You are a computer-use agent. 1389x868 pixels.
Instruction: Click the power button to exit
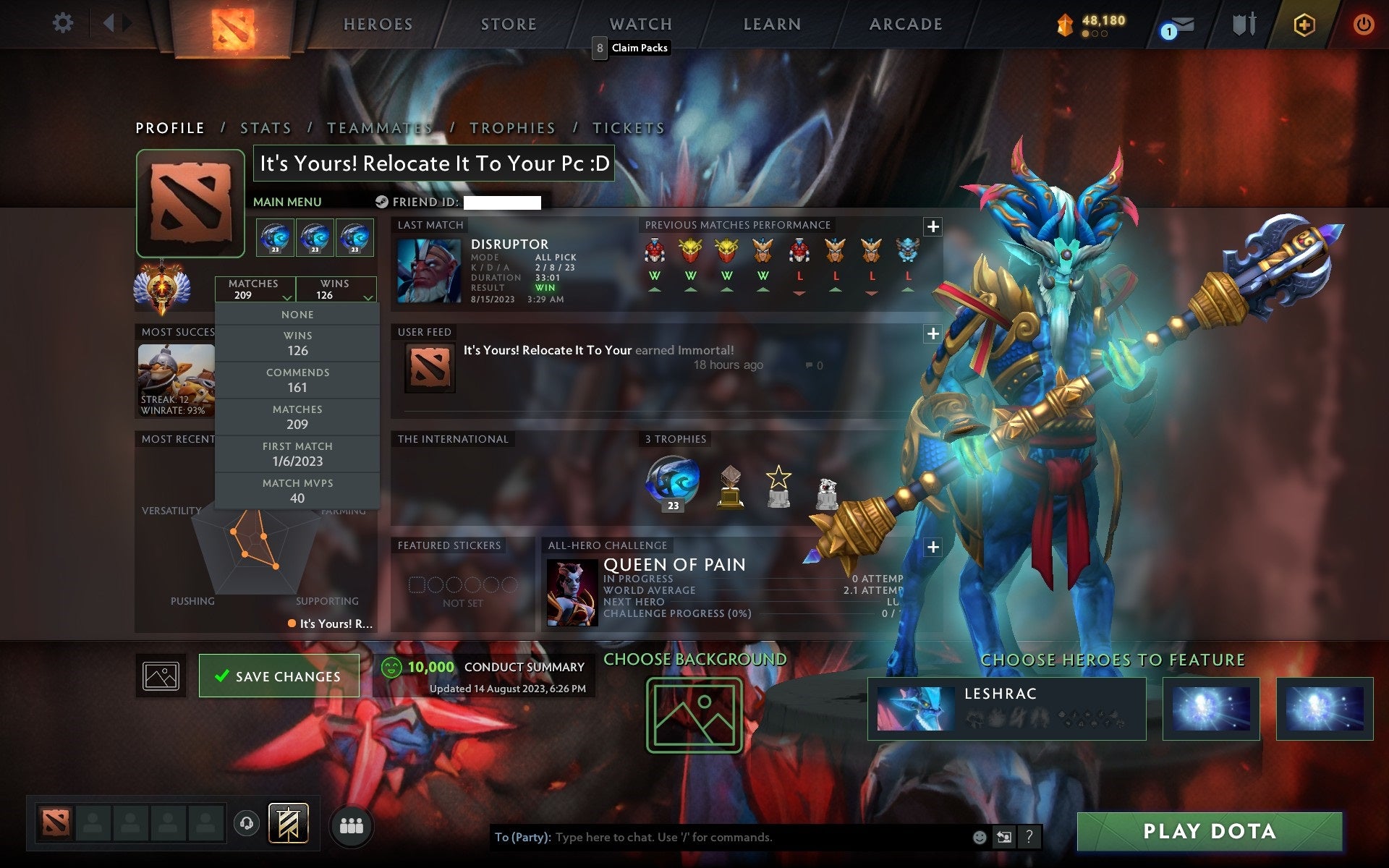(1366, 24)
